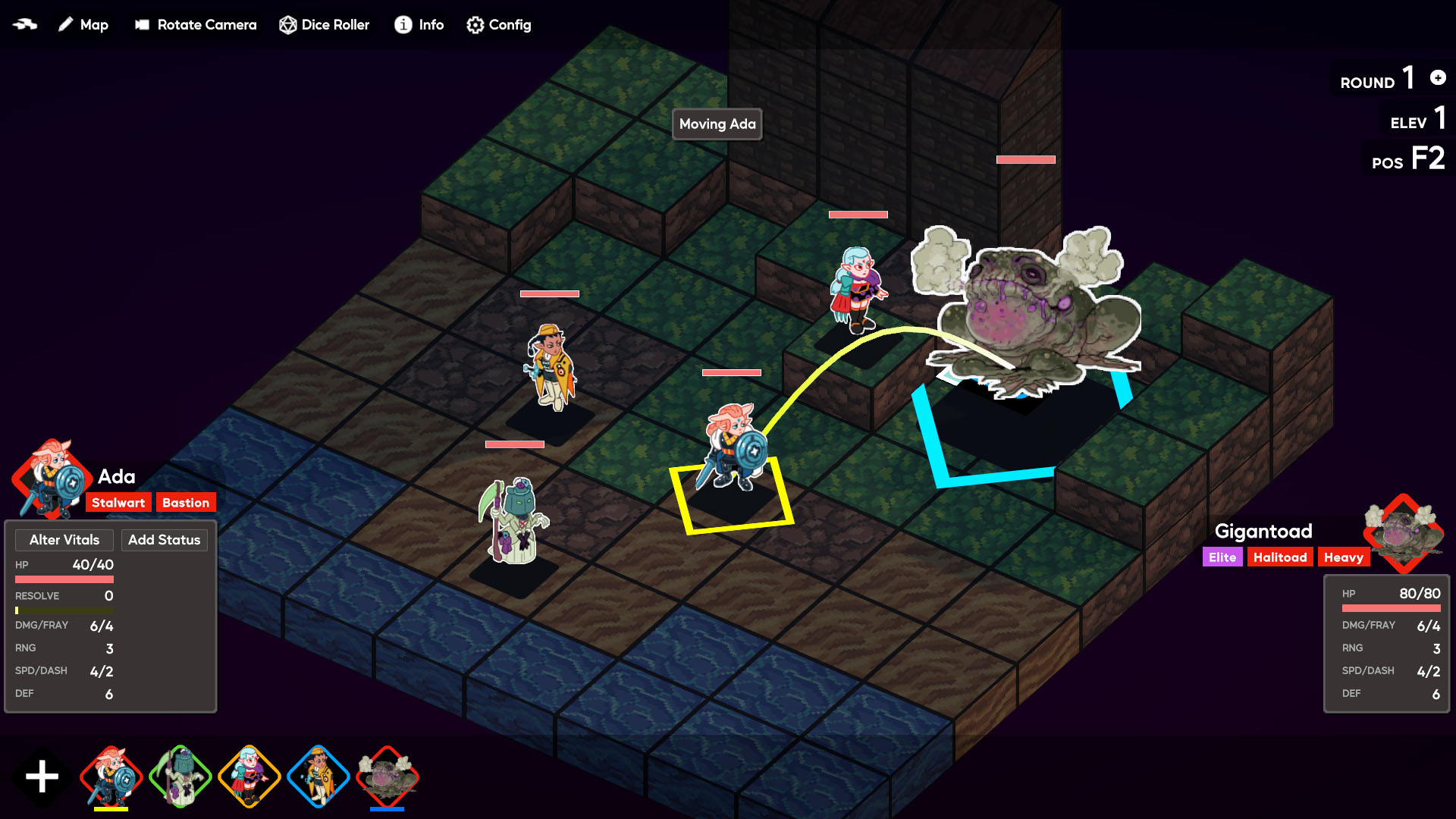The image size is (1456, 819).
Task: Select Ada's portrait in the turn bar
Action: coord(111,777)
